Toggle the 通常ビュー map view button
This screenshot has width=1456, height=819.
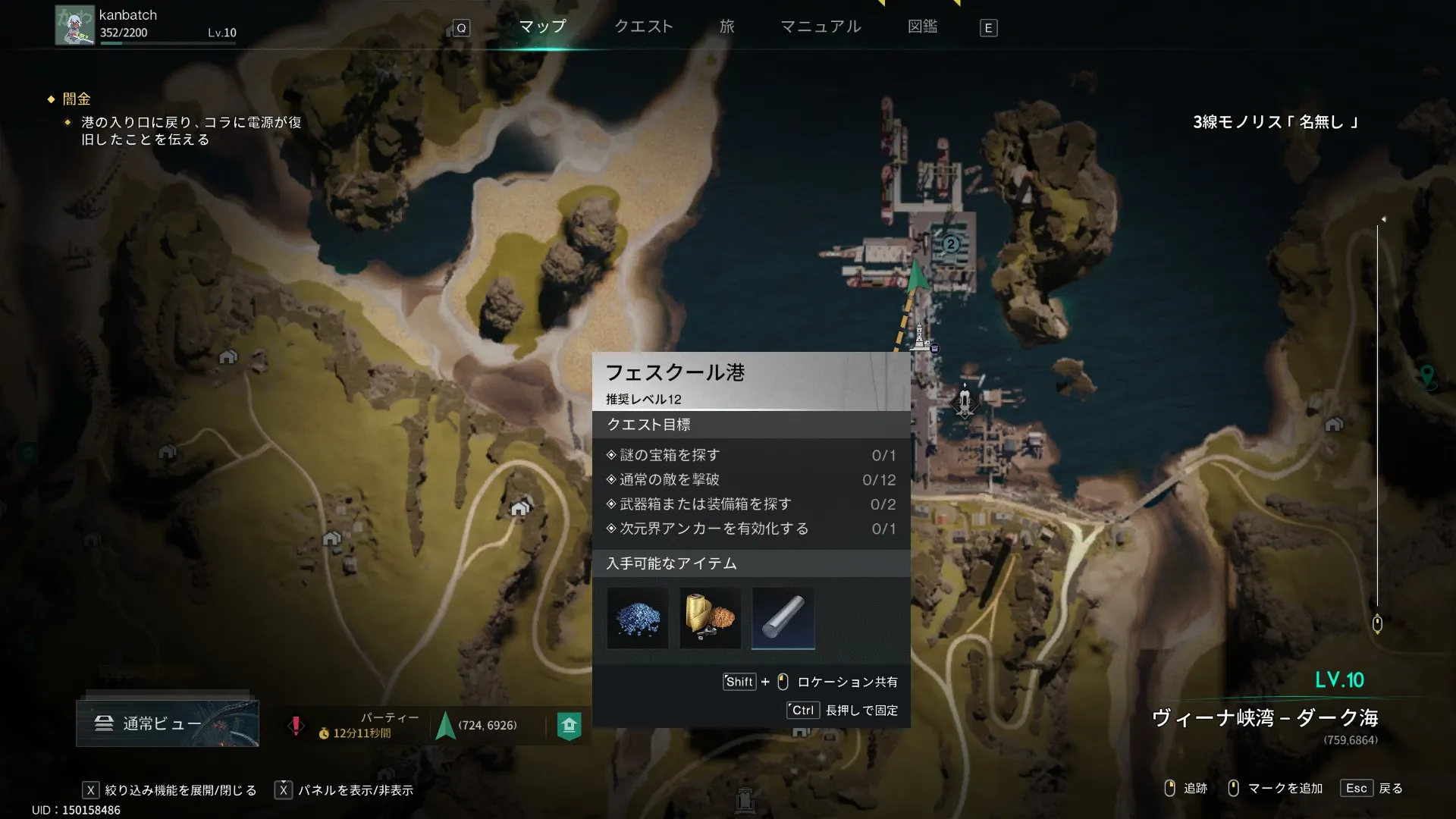click(x=167, y=723)
